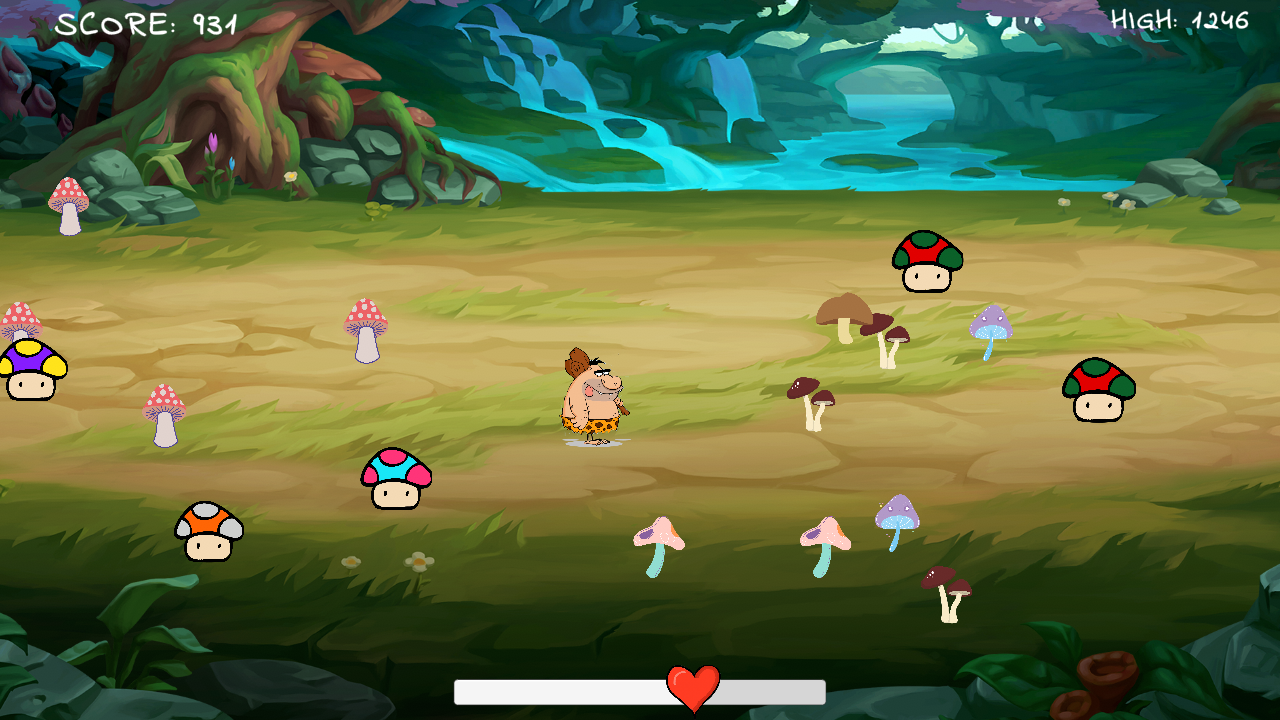This screenshot has width=1280, height=720.
Task: Pick the orange-capped mushroom at the lower left
Action: pyautogui.click(x=210, y=530)
